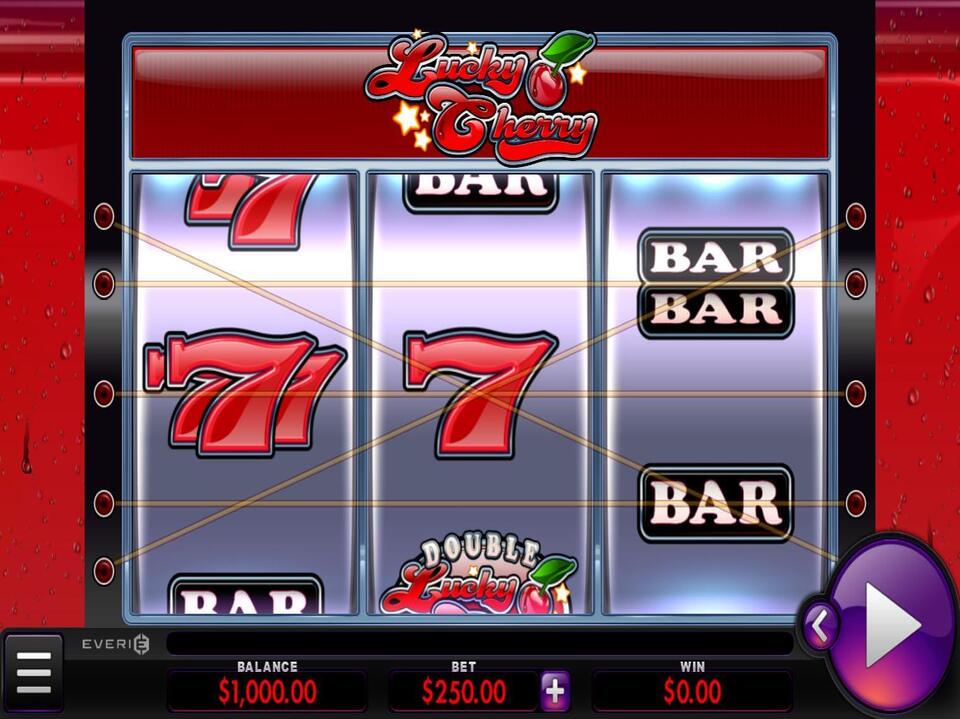Click the small purple left arrow button
The image size is (960, 719).
point(819,627)
